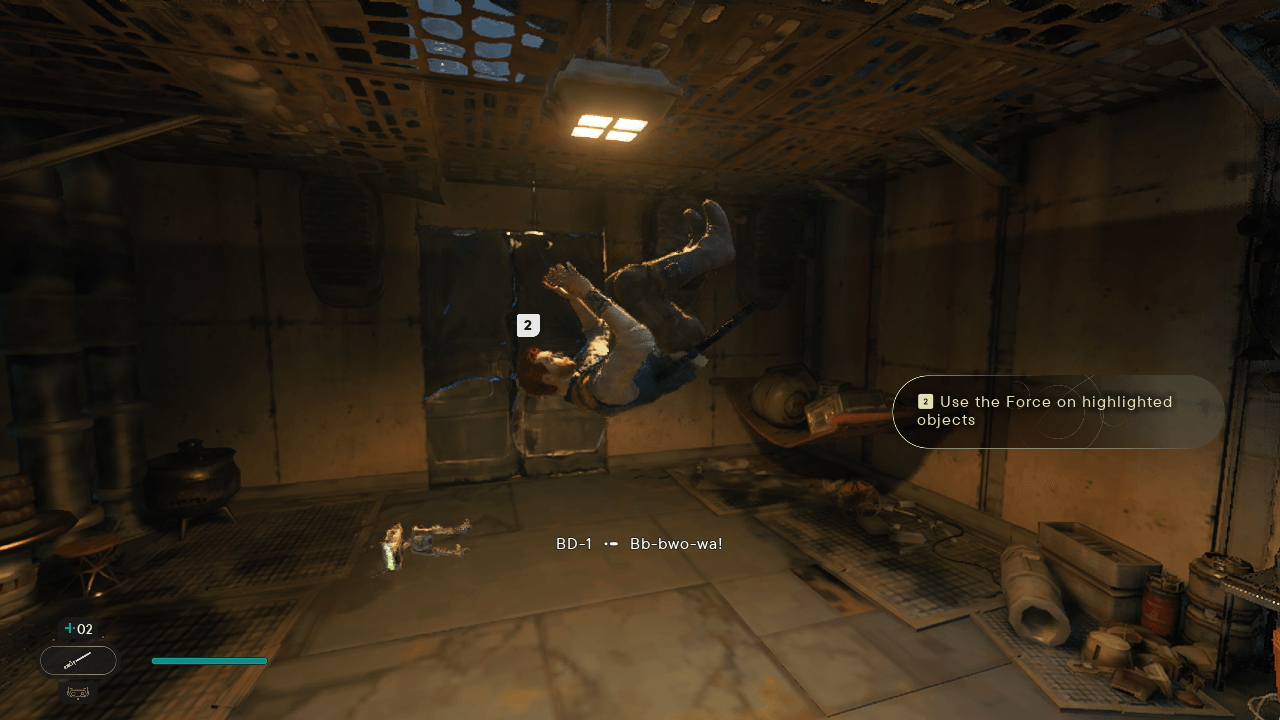Click the pill-shaped stance container in HUD
The height and width of the screenshot is (720, 1280).
(78, 660)
